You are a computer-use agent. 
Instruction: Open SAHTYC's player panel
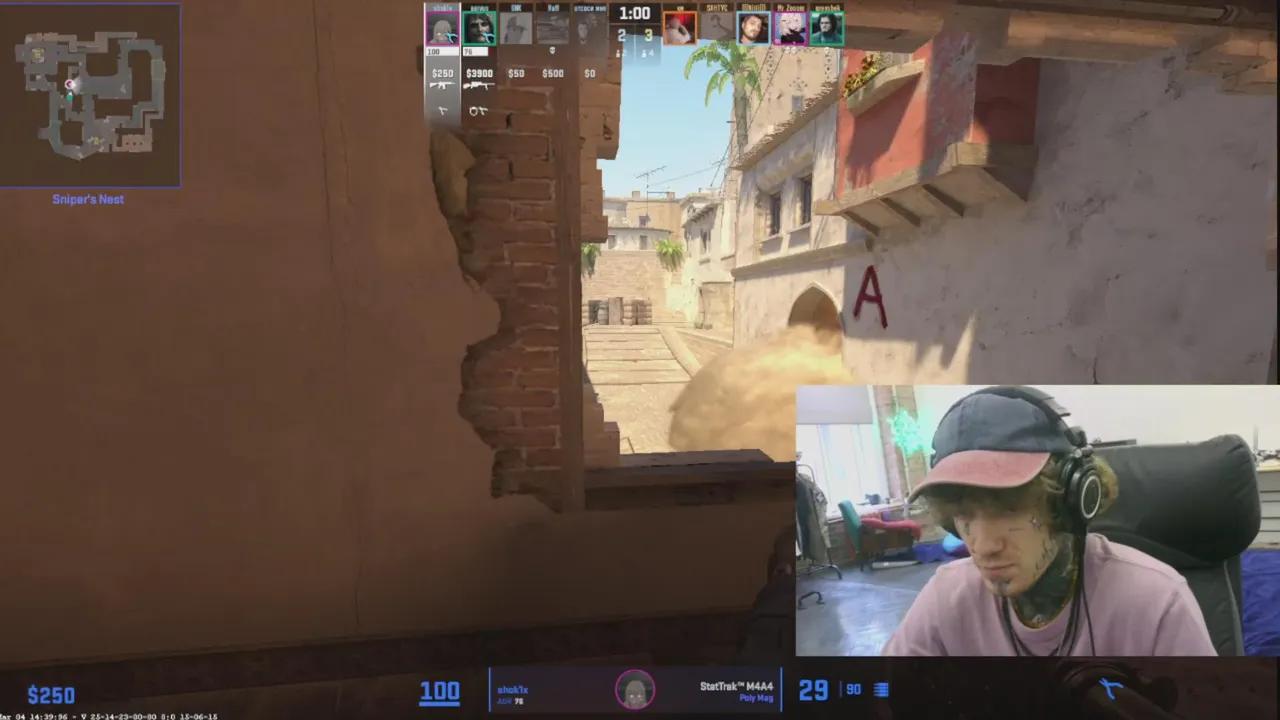click(715, 27)
